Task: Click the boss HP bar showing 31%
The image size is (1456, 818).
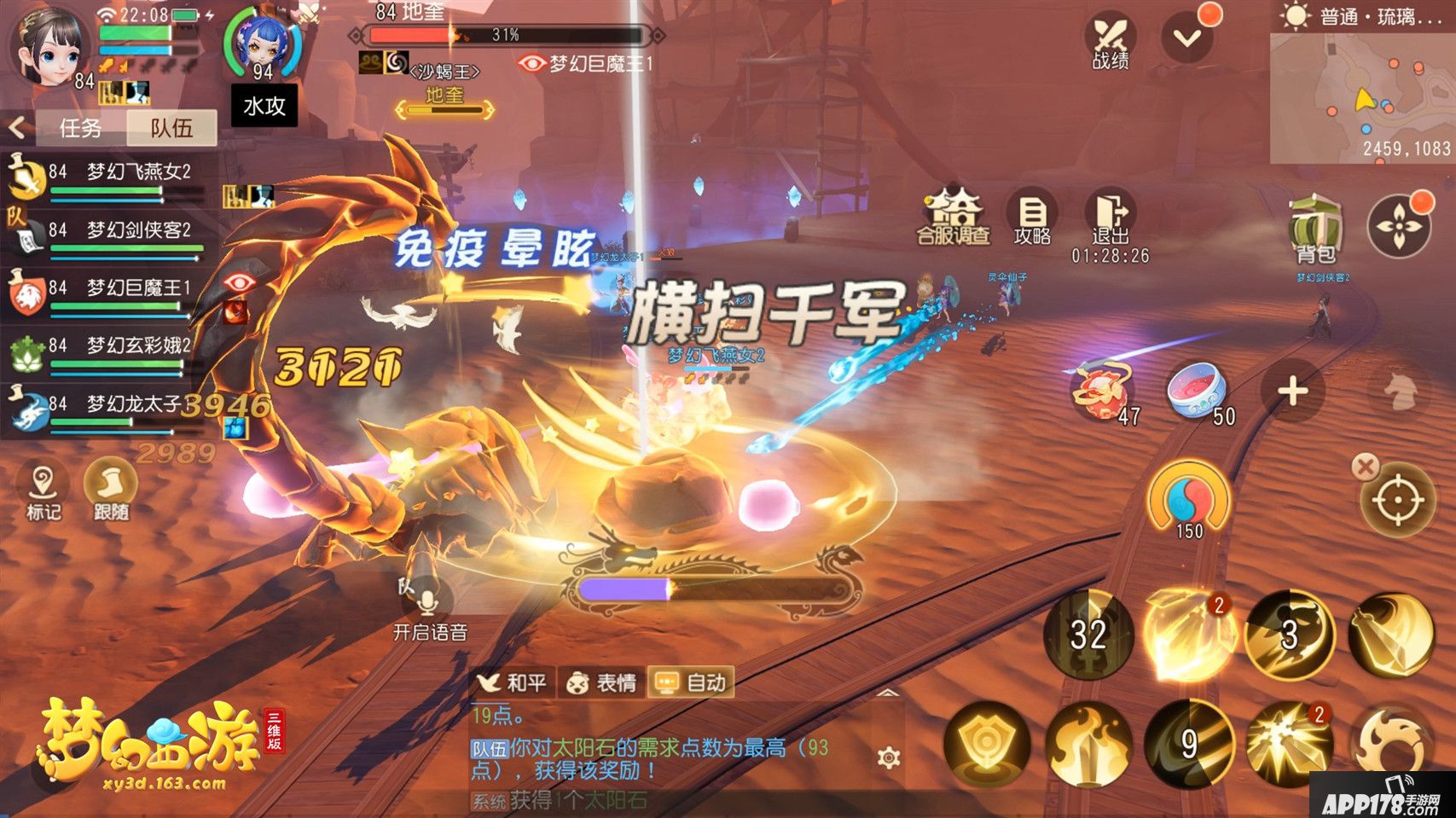Action: tap(503, 36)
